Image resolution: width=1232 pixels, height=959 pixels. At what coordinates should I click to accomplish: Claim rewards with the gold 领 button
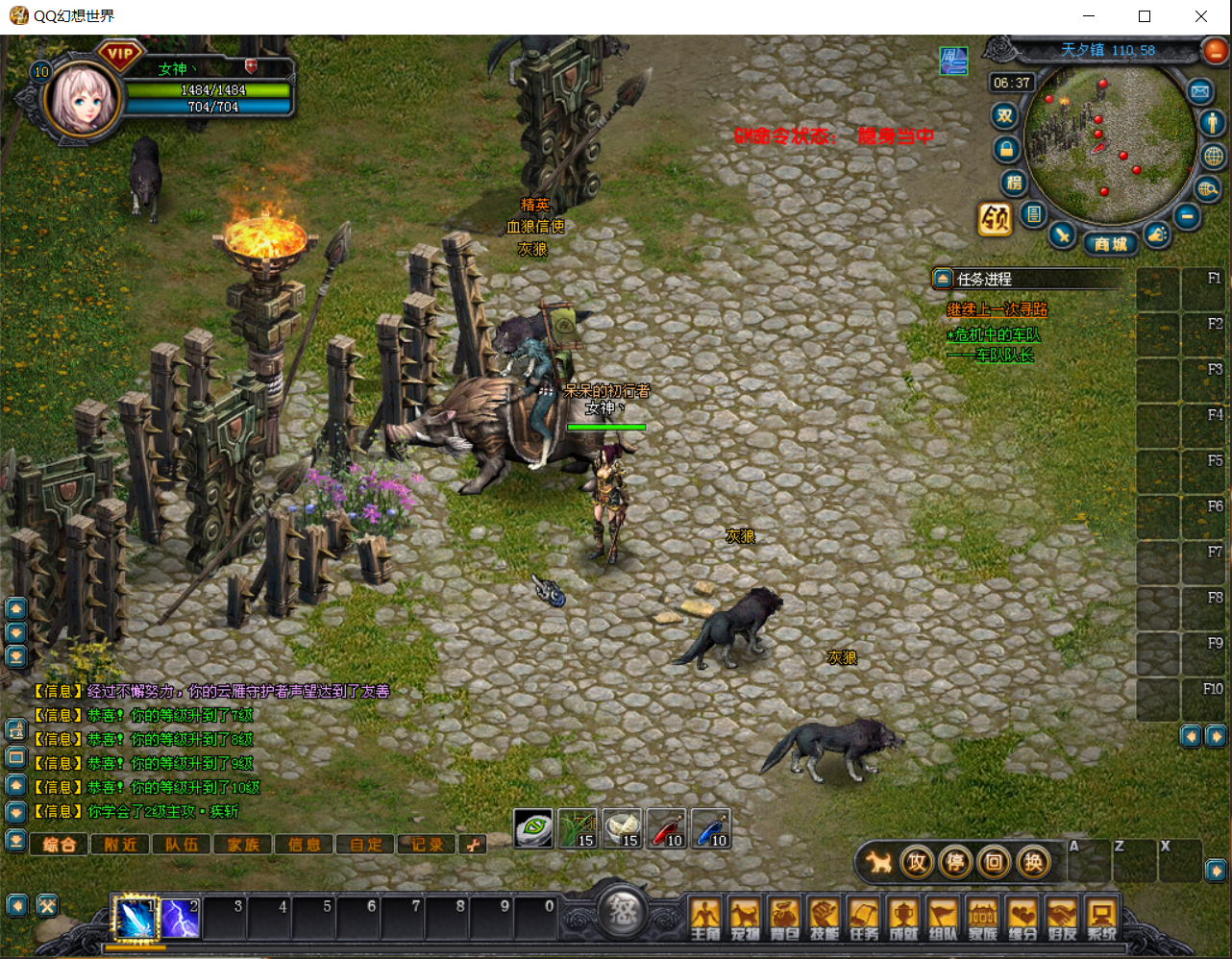[x=995, y=219]
